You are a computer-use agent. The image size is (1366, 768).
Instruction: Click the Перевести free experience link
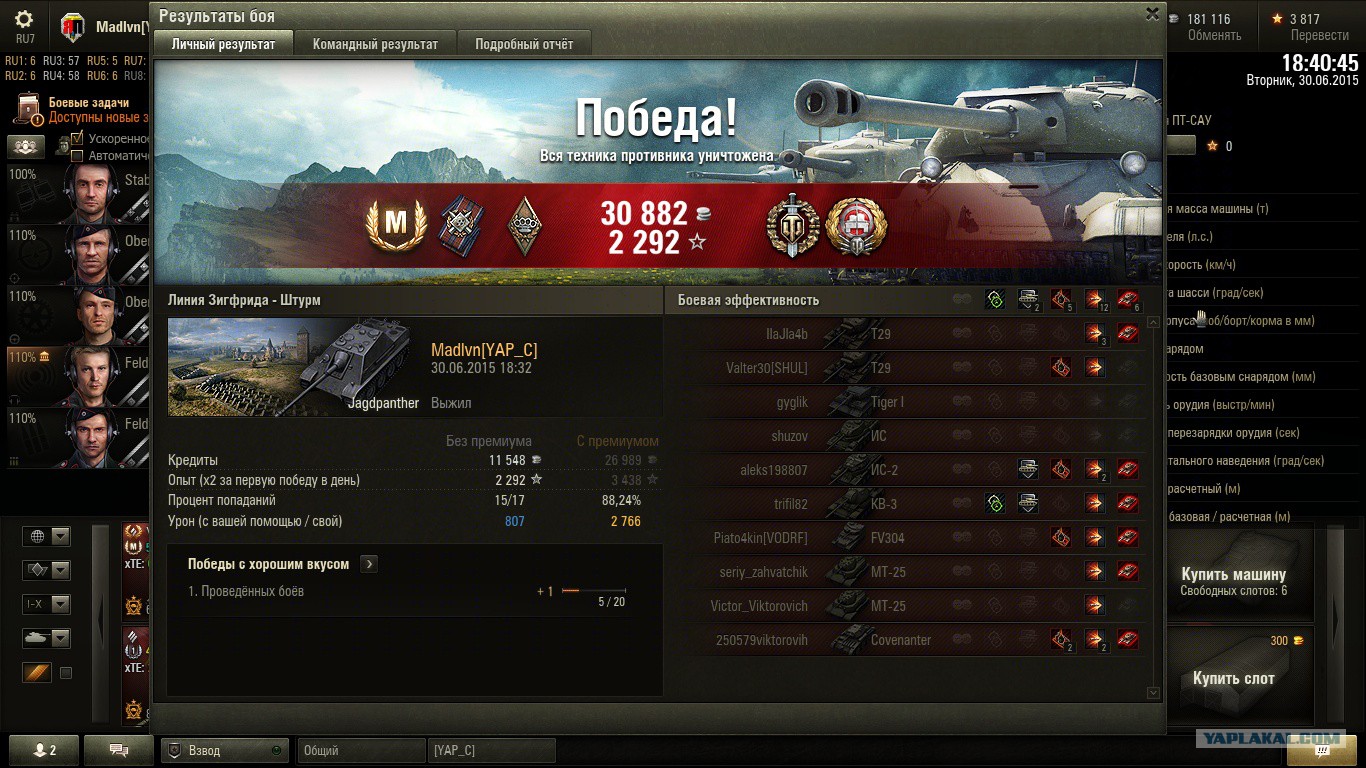pos(1319,35)
